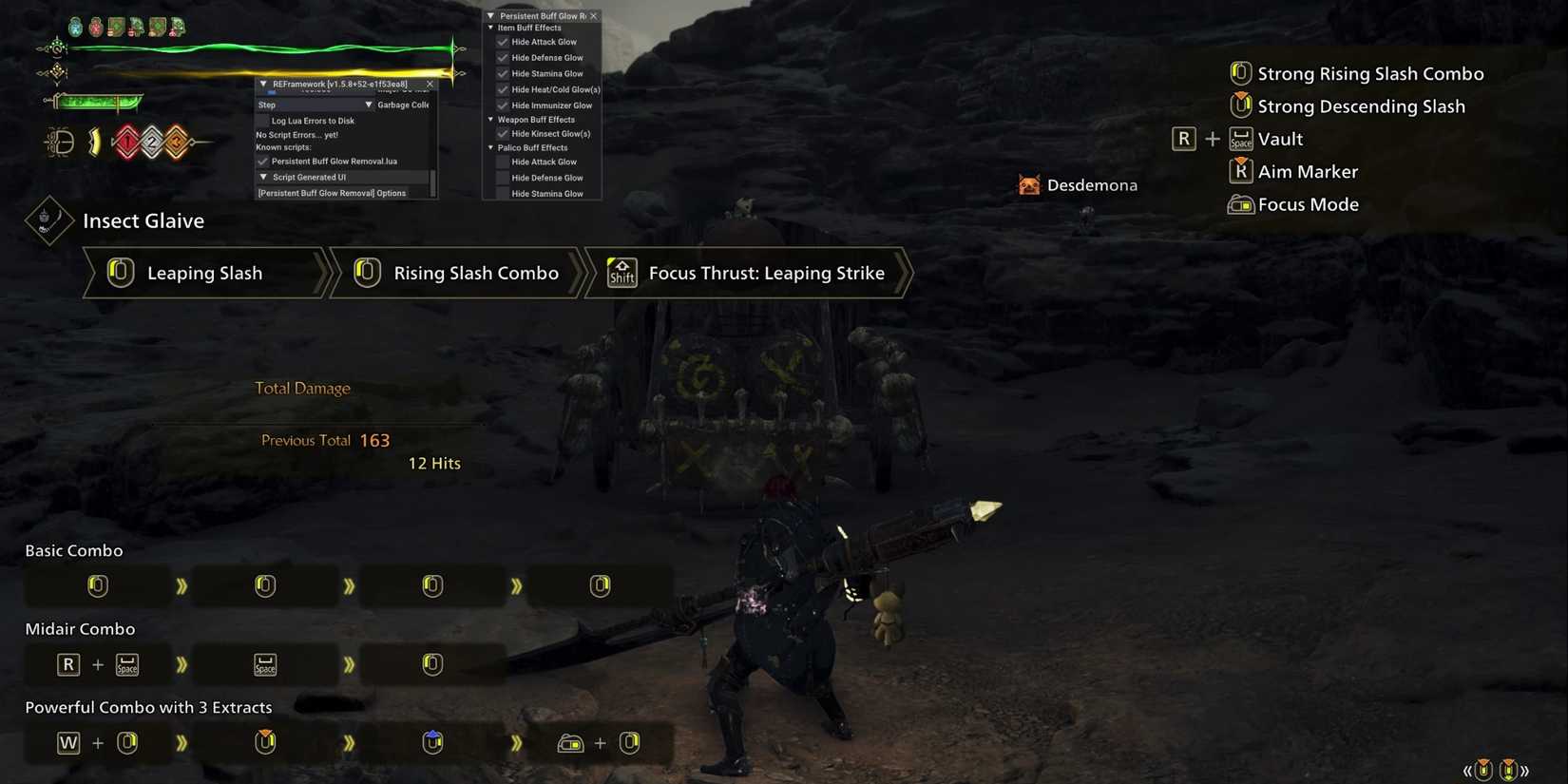Click the Shift icon on Focus Thrust: Leaping Strike
The width and height of the screenshot is (1568, 784).
point(621,273)
